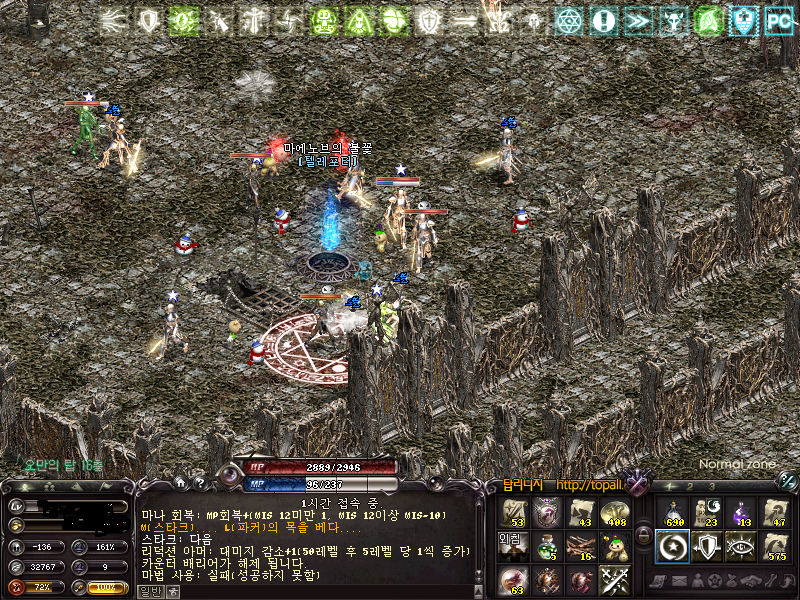Activate the crossed swords skill slot
This screenshot has height=600, width=800.
click(614, 578)
